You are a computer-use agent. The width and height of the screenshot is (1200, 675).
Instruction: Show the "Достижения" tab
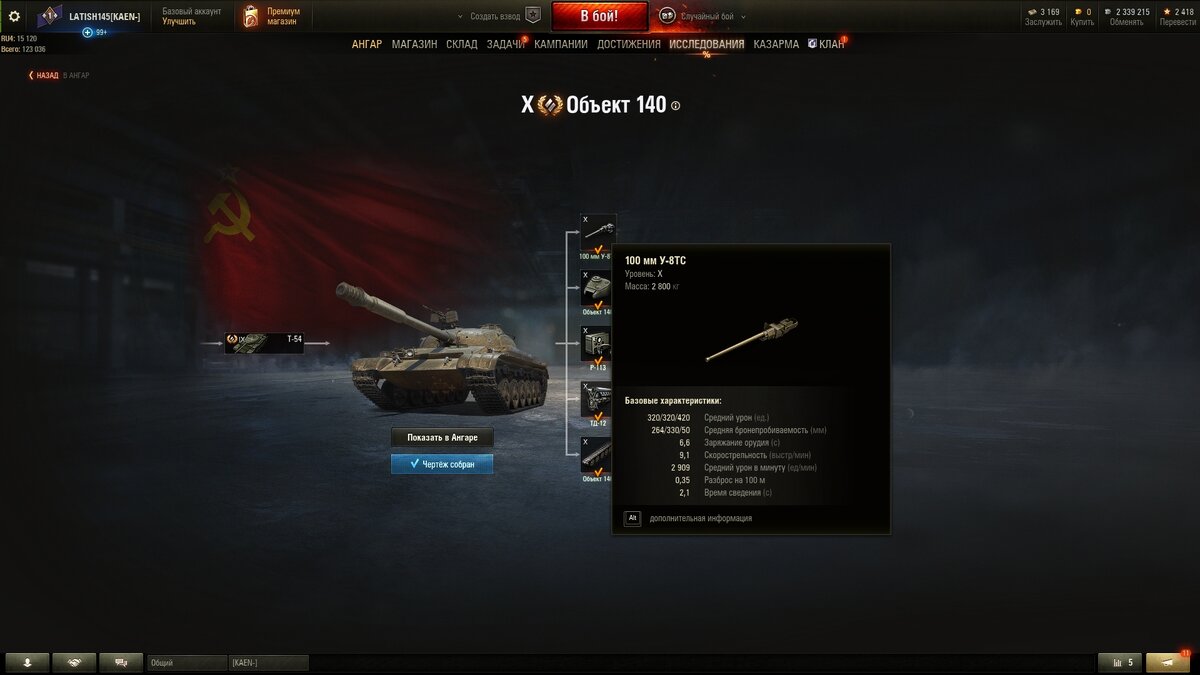click(629, 44)
